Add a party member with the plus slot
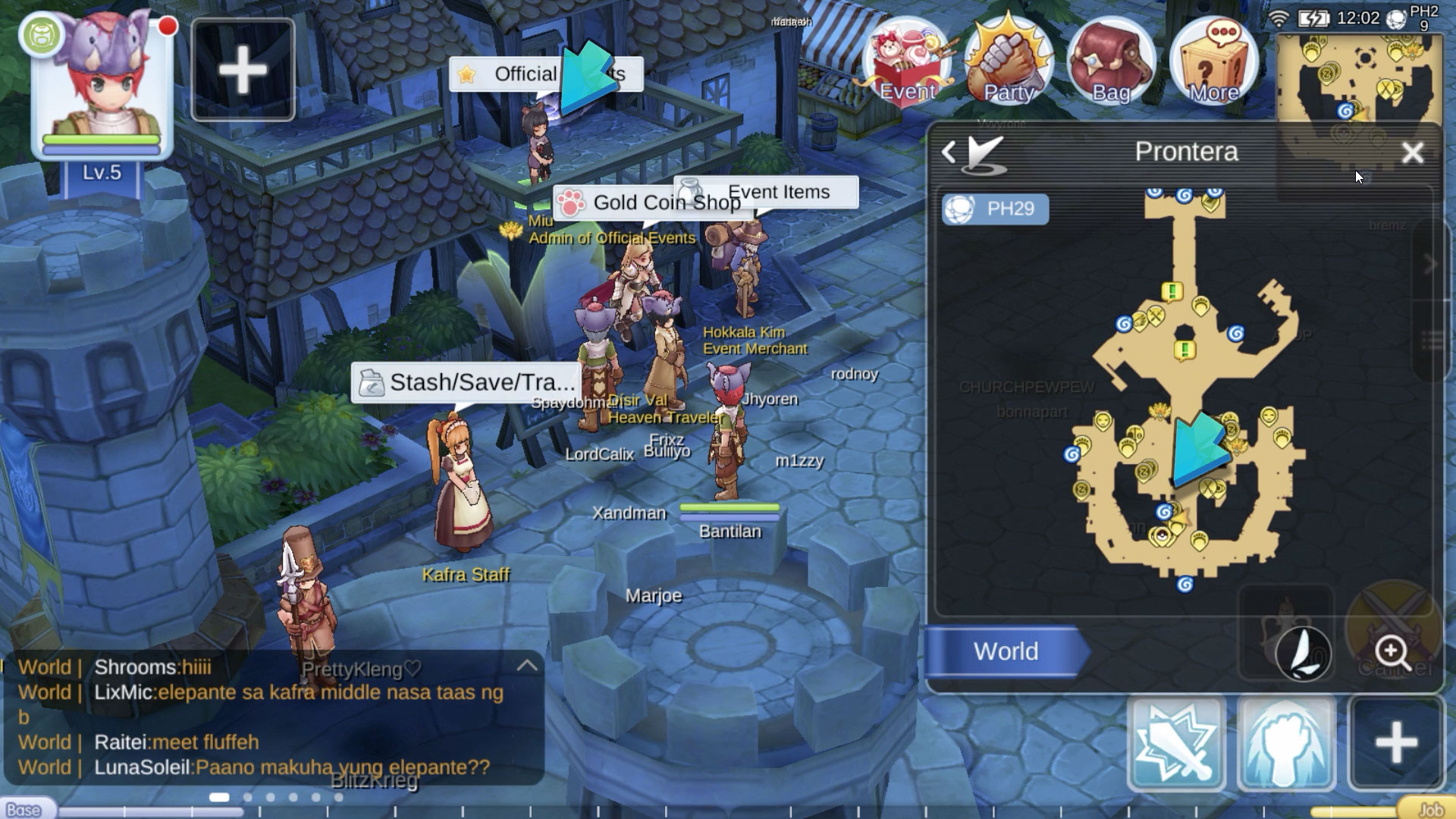 tap(243, 71)
